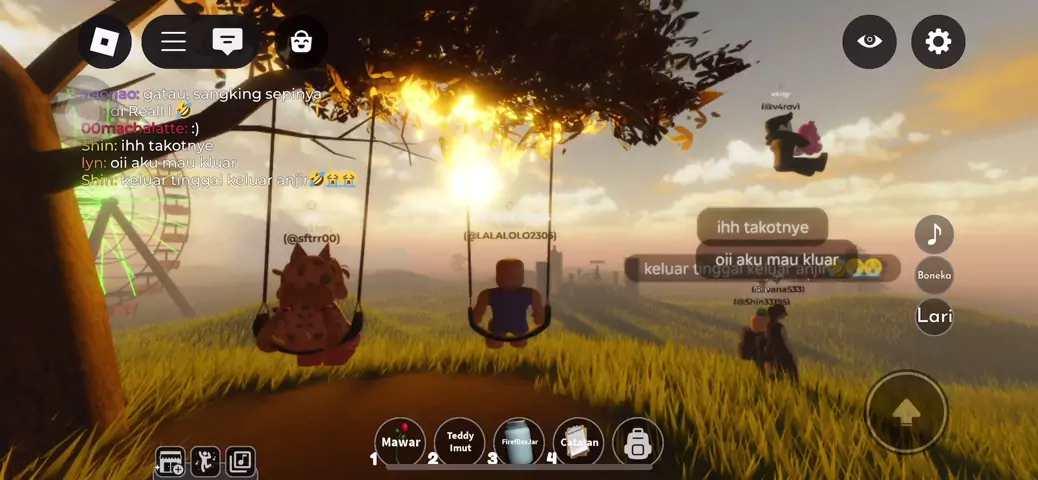The height and width of the screenshot is (480, 1038).
Task: Open the hamburger menu list
Action: (x=174, y=42)
